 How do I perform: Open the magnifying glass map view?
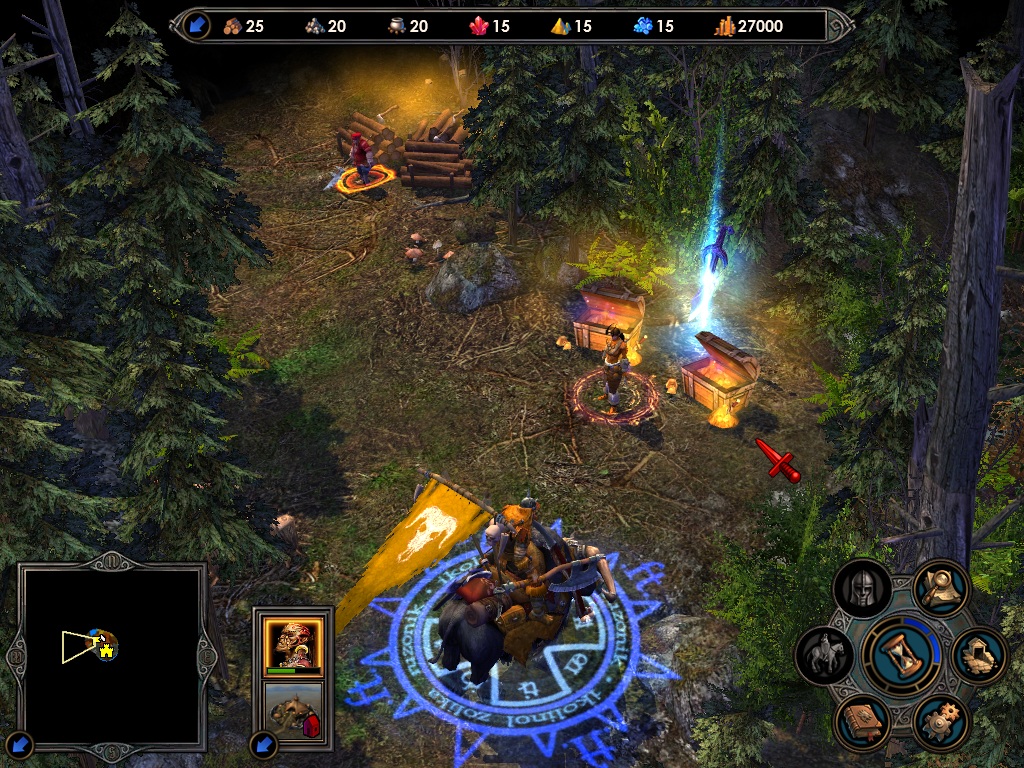[x=941, y=588]
